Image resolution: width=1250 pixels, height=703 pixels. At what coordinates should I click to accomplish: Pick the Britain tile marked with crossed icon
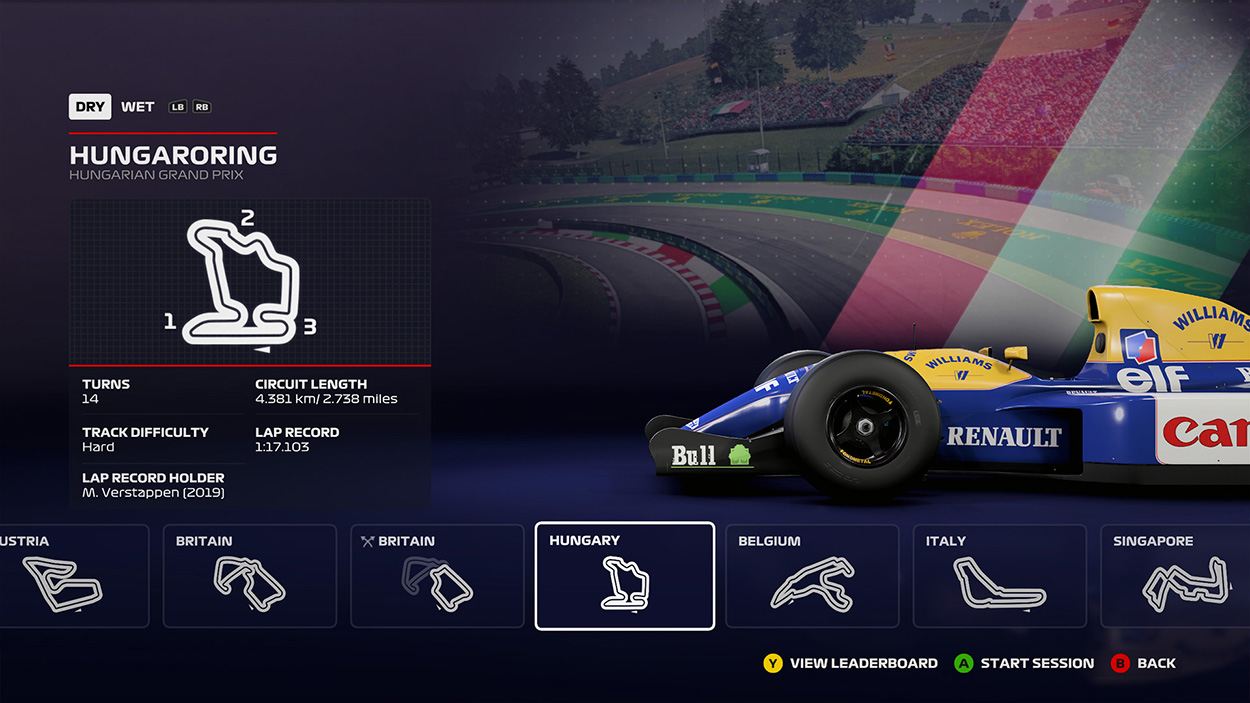point(437,576)
